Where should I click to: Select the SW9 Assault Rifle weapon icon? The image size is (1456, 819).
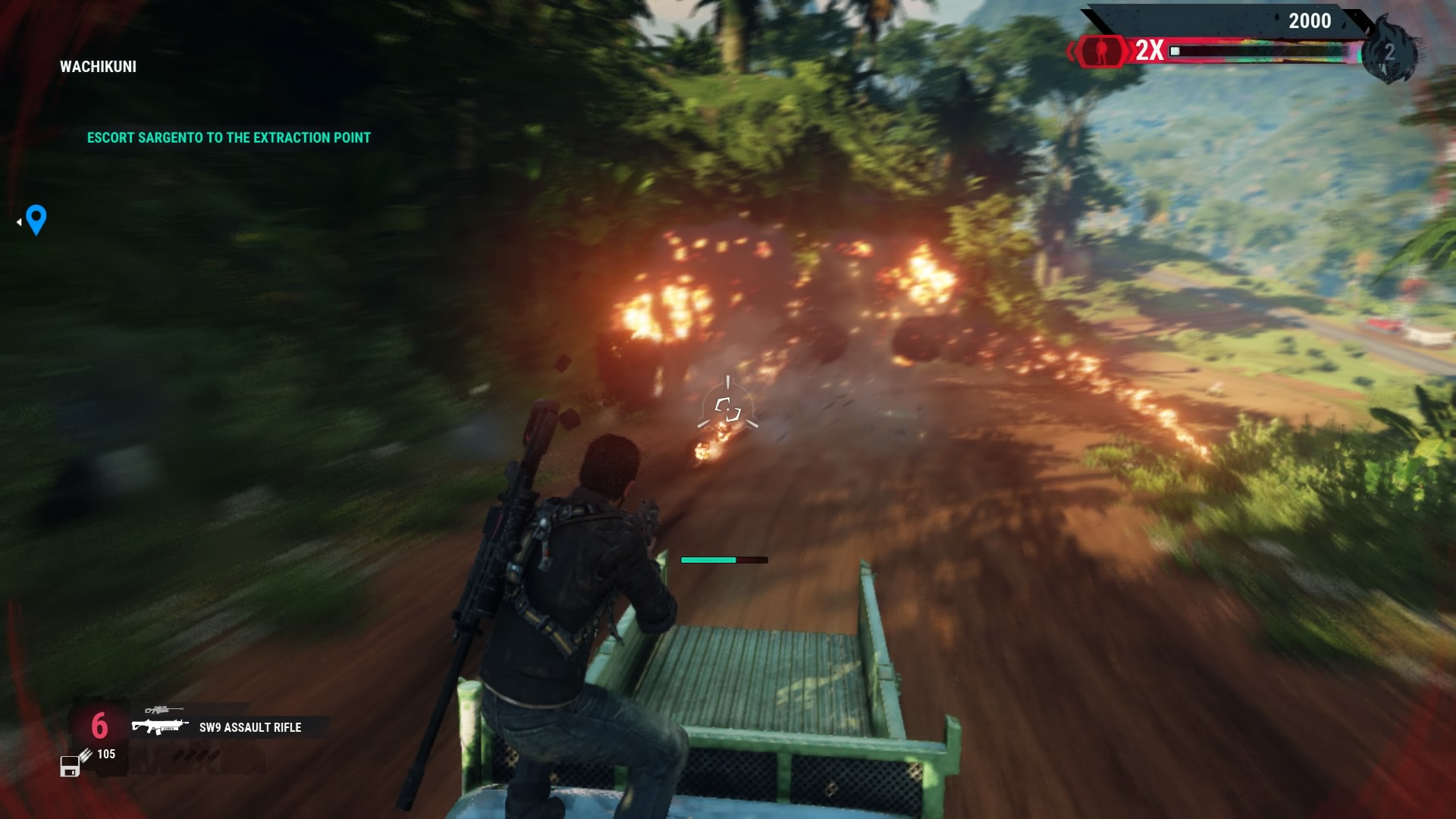click(159, 726)
